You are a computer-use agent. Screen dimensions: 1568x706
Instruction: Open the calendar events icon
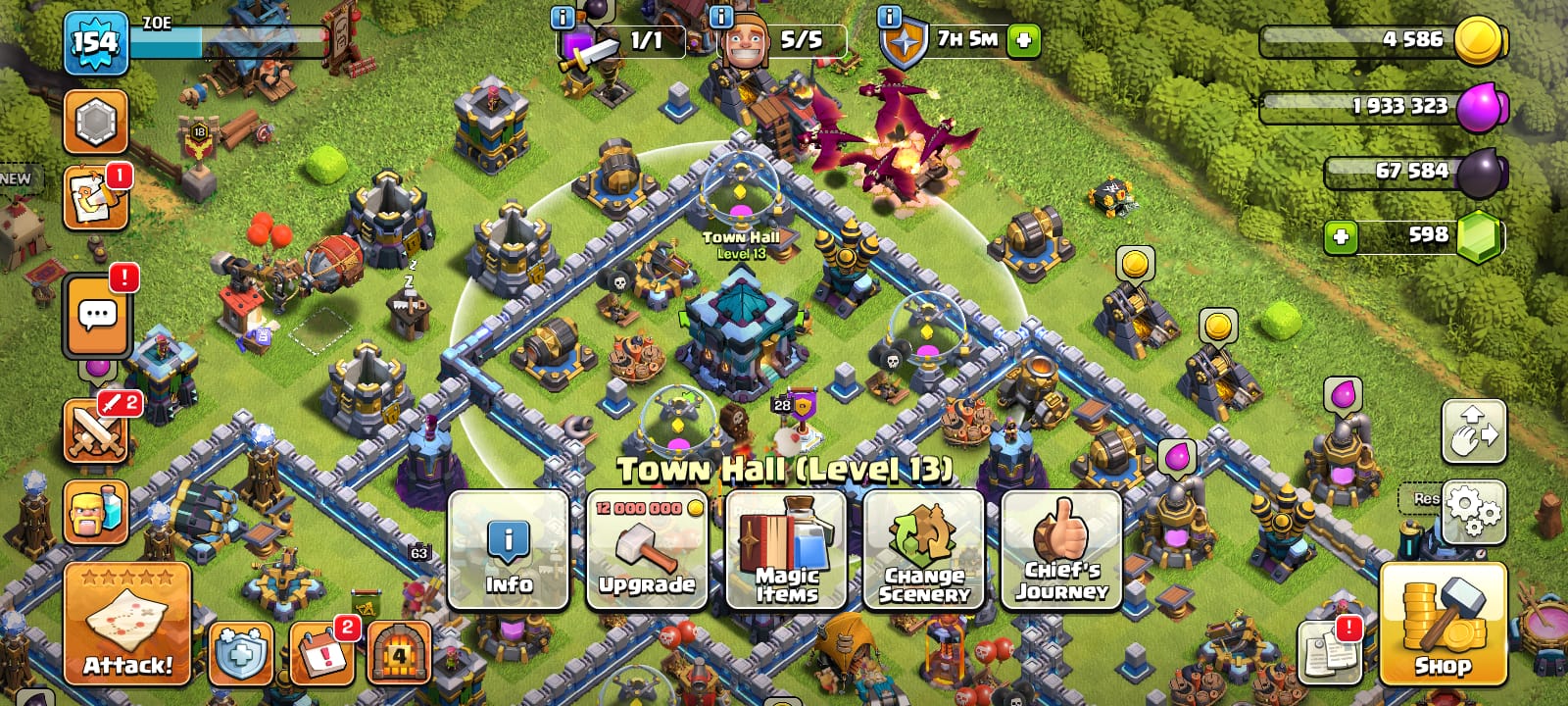[321, 652]
